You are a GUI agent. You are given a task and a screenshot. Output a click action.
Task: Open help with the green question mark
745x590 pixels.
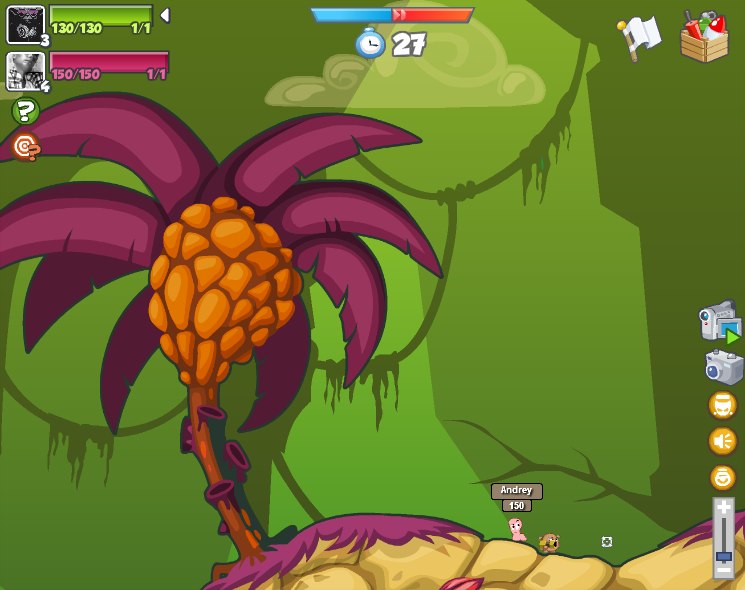(25, 111)
